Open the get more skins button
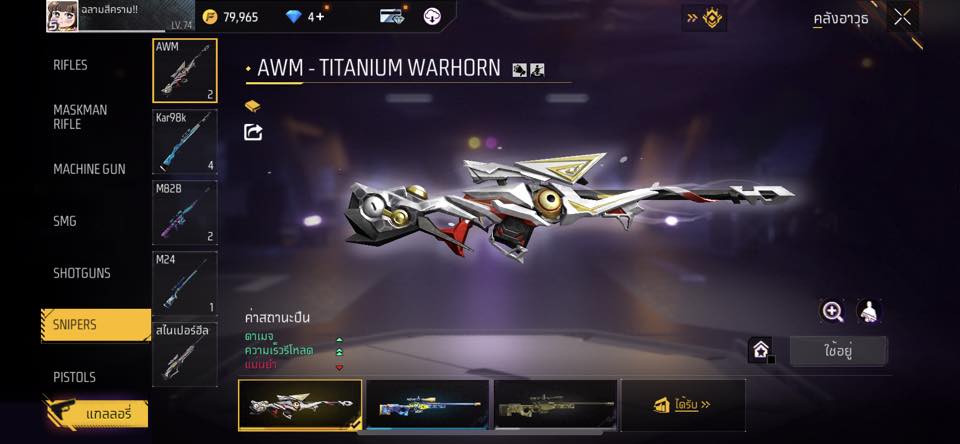The image size is (960, 444). [683, 405]
